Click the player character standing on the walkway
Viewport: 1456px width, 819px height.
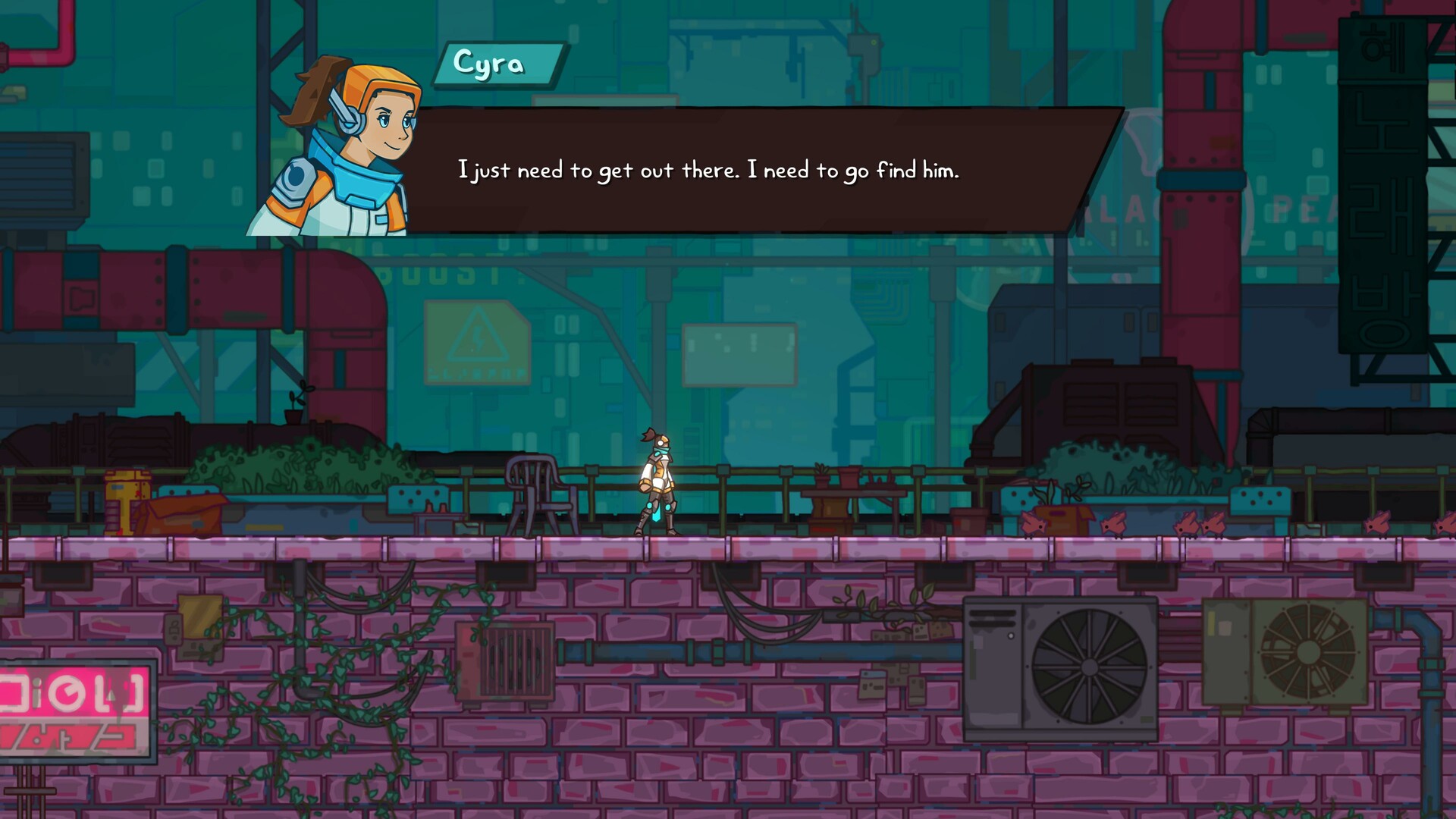click(x=658, y=478)
